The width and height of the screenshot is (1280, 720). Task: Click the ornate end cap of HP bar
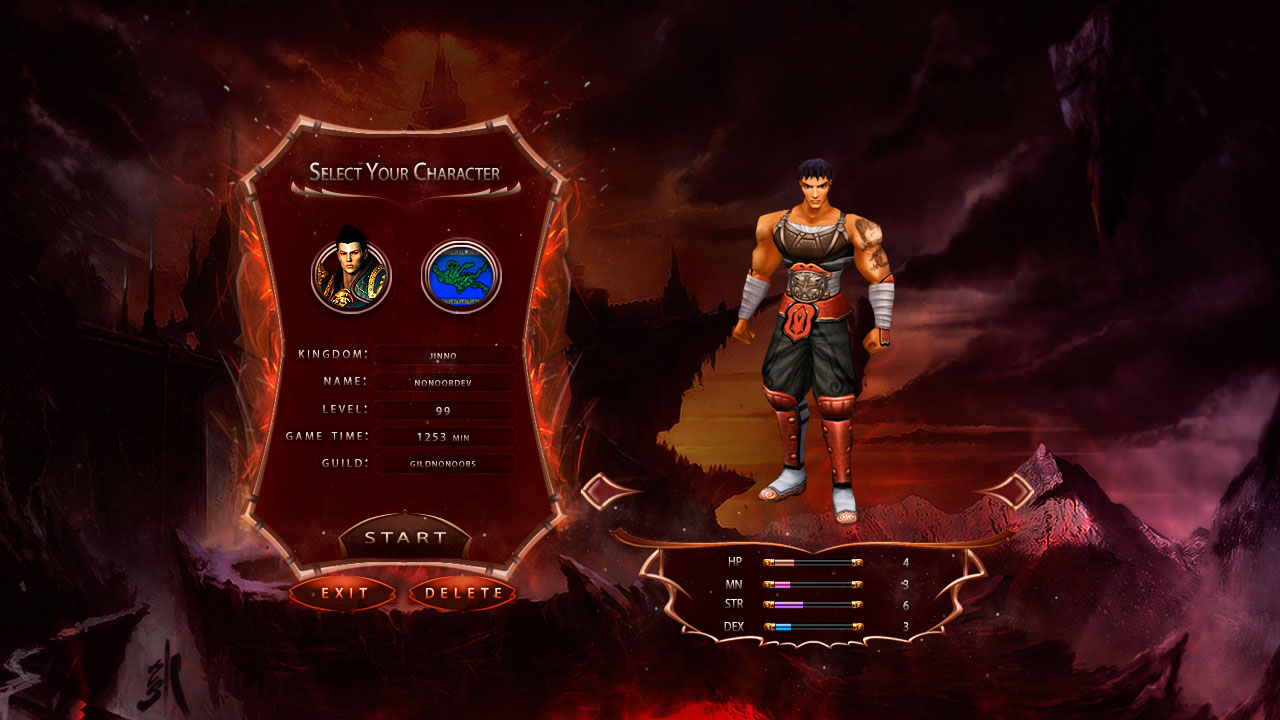(856, 563)
